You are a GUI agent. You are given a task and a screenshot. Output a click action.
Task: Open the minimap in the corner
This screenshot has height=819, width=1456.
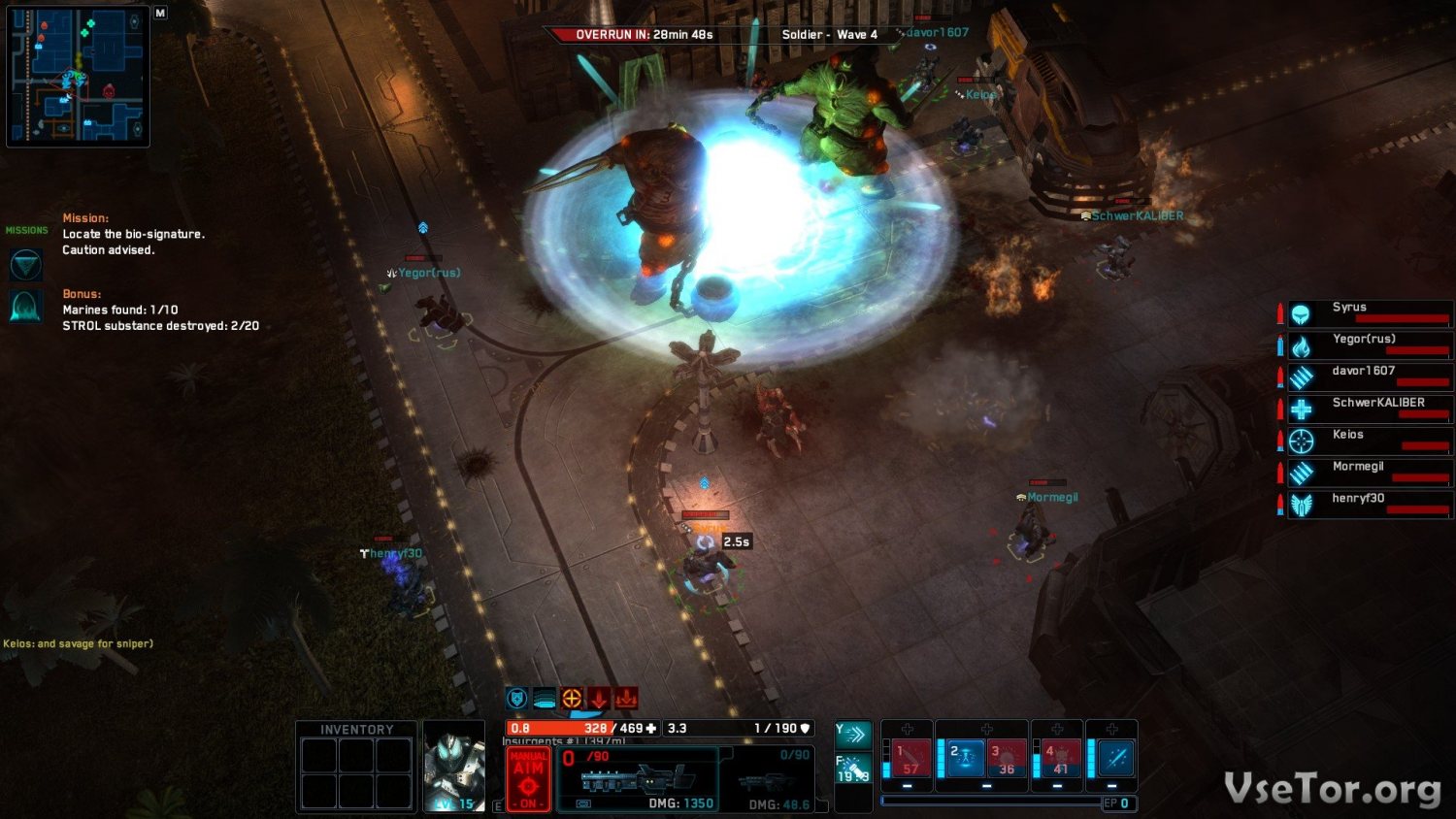click(78, 76)
